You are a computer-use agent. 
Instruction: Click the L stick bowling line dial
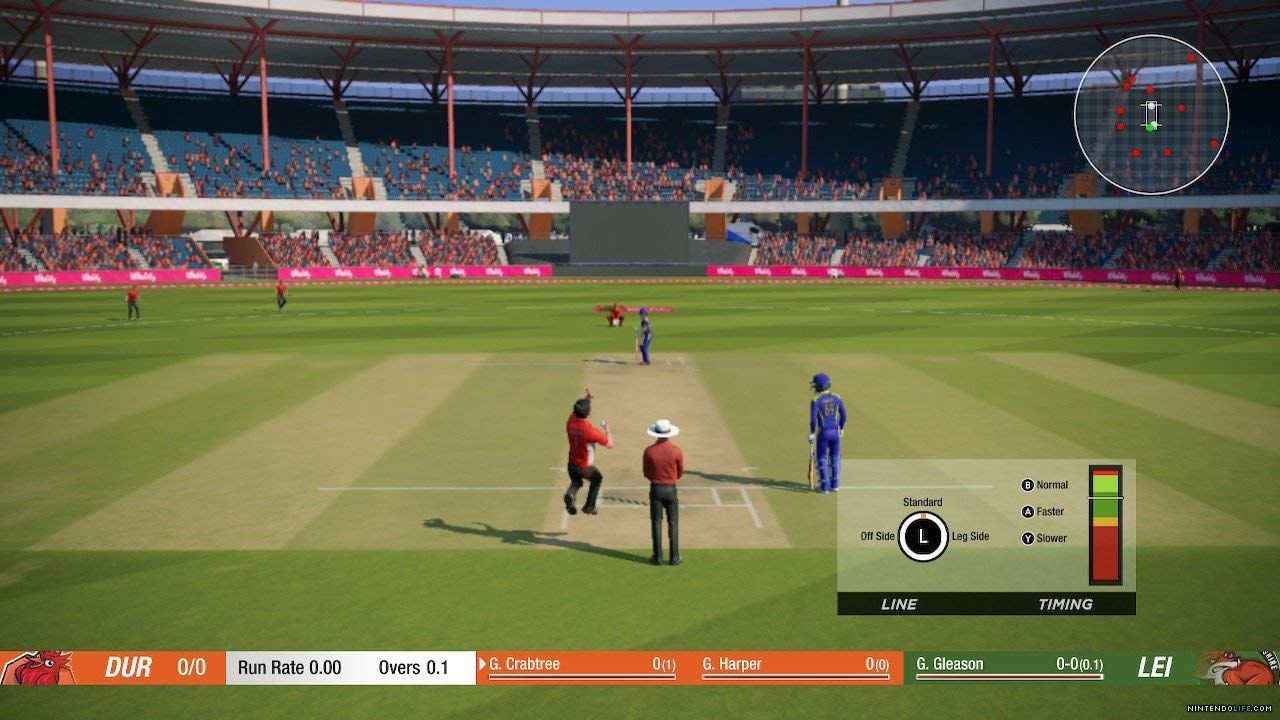click(x=925, y=536)
